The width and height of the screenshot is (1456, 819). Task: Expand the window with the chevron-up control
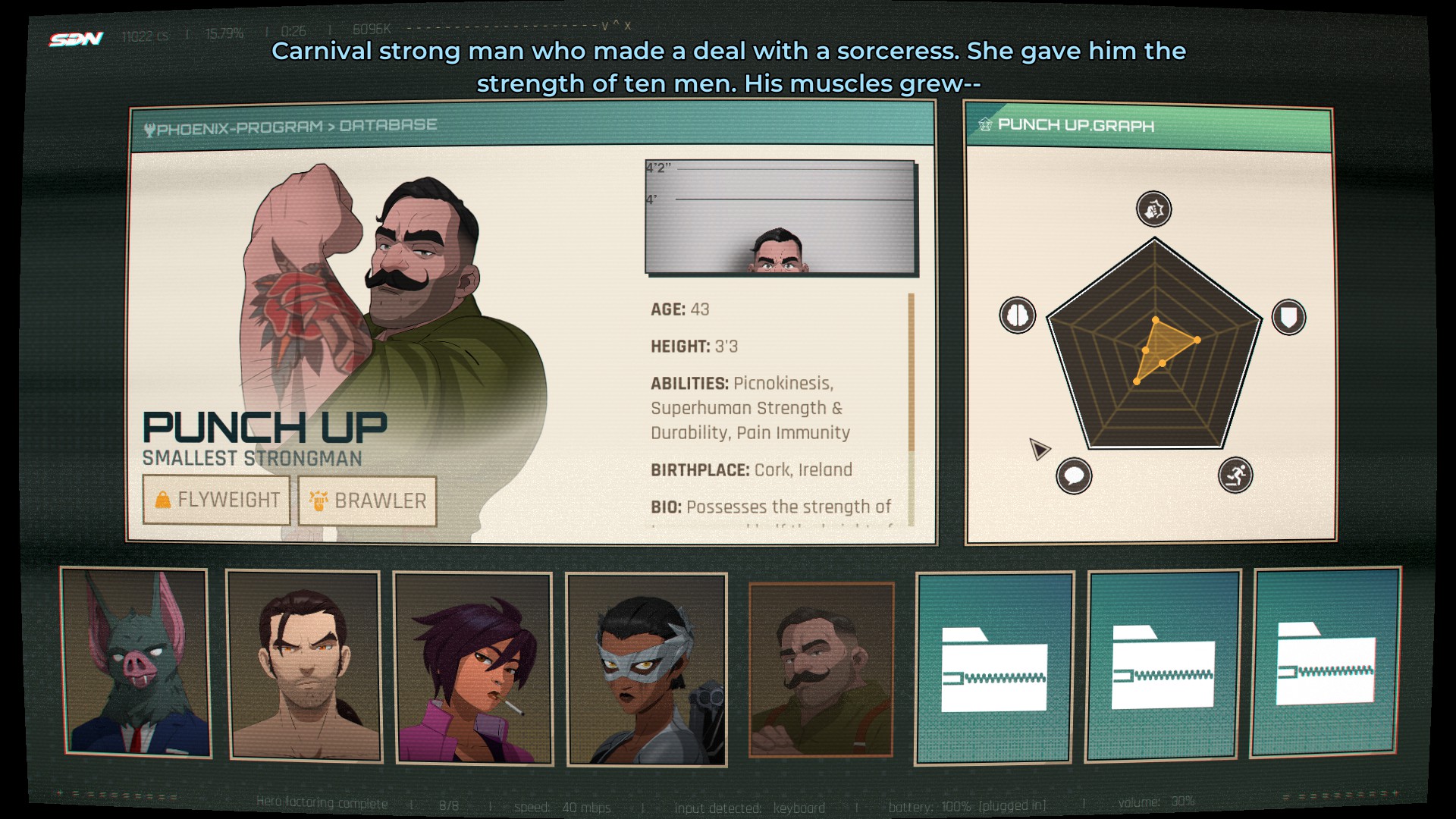pos(614,27)
